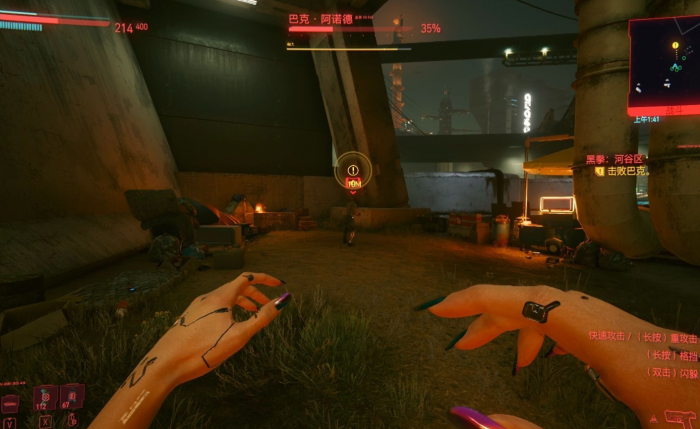Click the enemy target marker icon
The height and width of the screenshot is (429, 700).
(x=353, y=170)
